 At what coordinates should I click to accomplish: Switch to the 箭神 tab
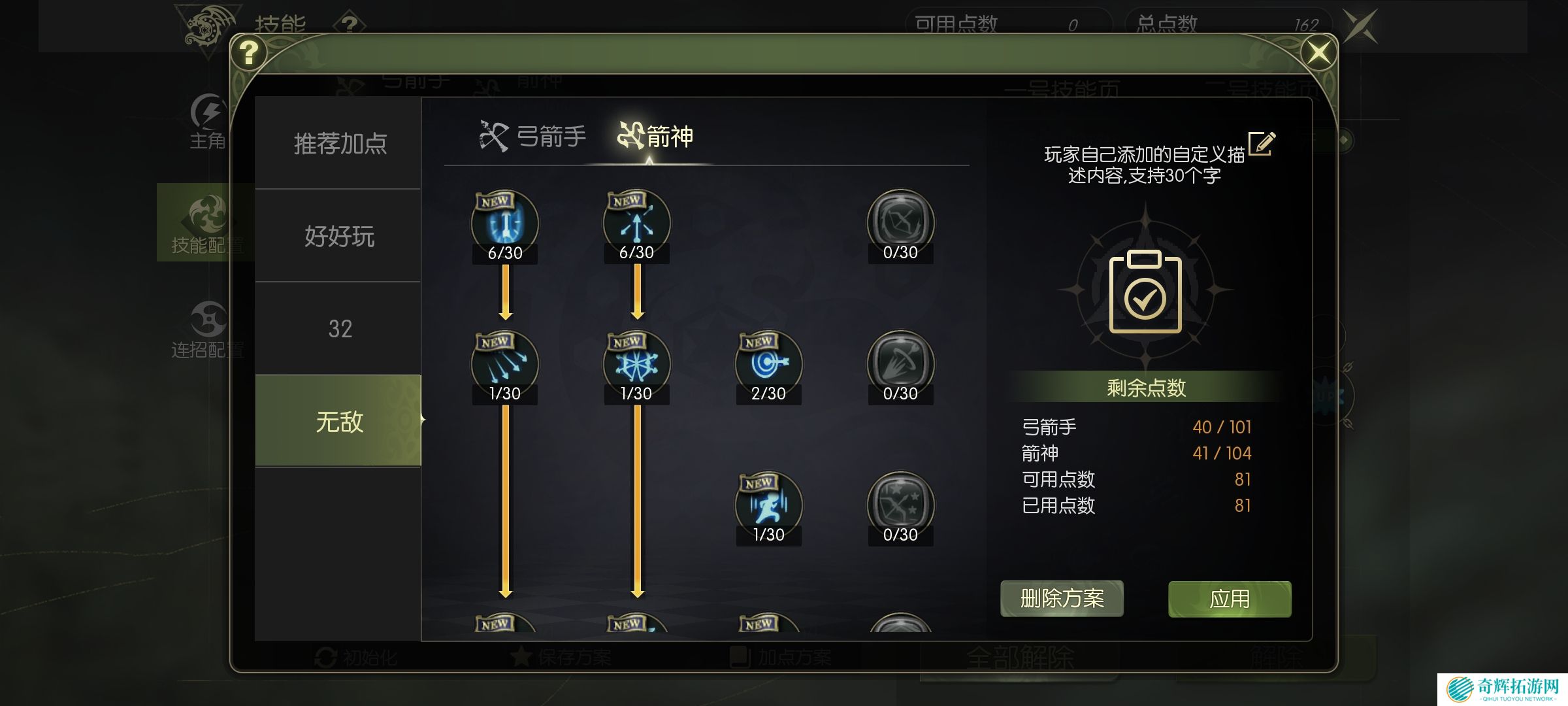pos(655,137)
